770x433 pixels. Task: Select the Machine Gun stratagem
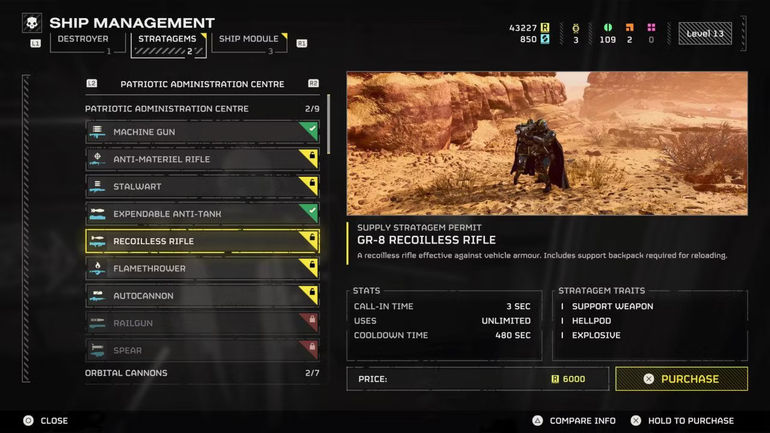click(202, 132)
